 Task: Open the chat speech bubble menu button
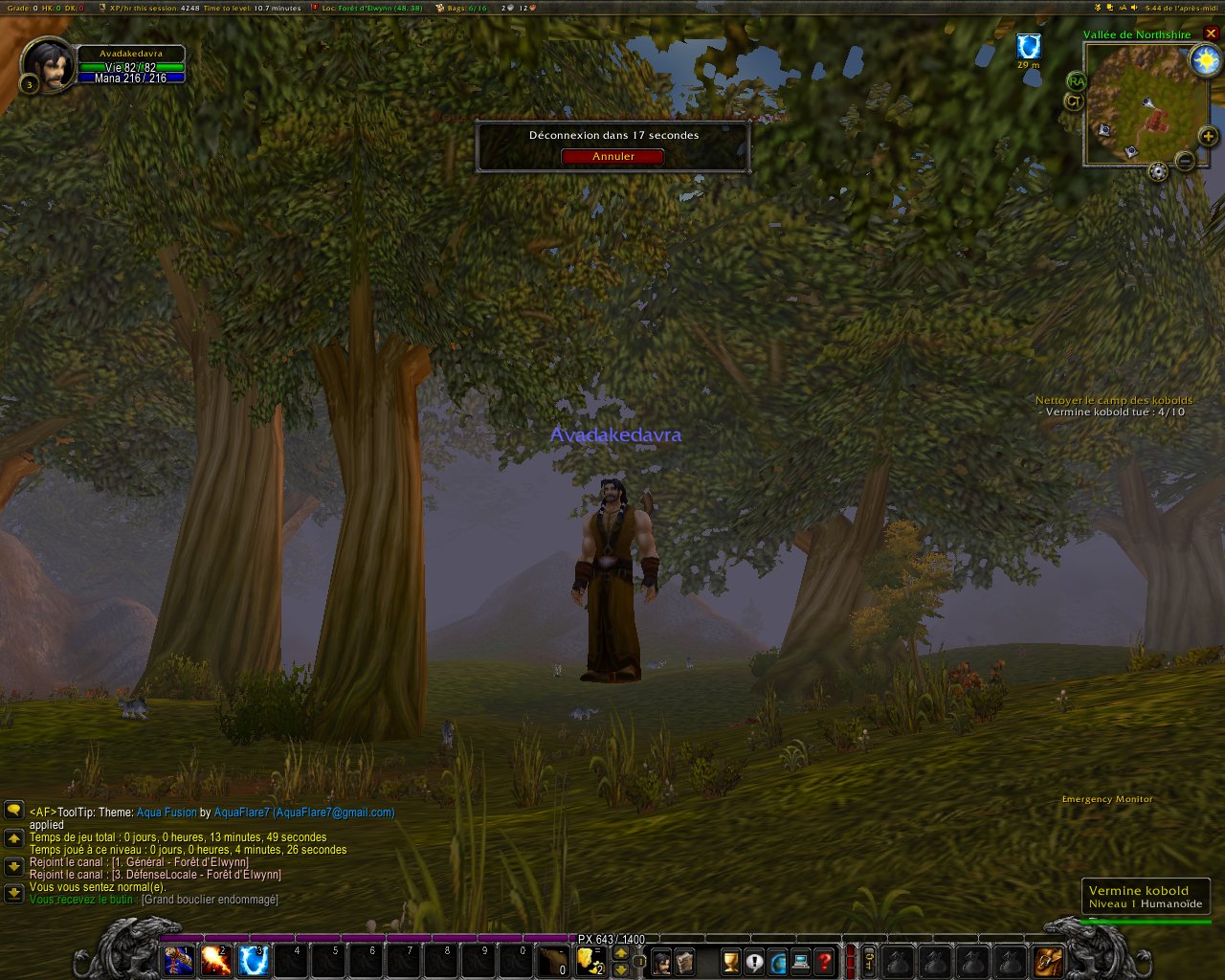coord(13,810)
